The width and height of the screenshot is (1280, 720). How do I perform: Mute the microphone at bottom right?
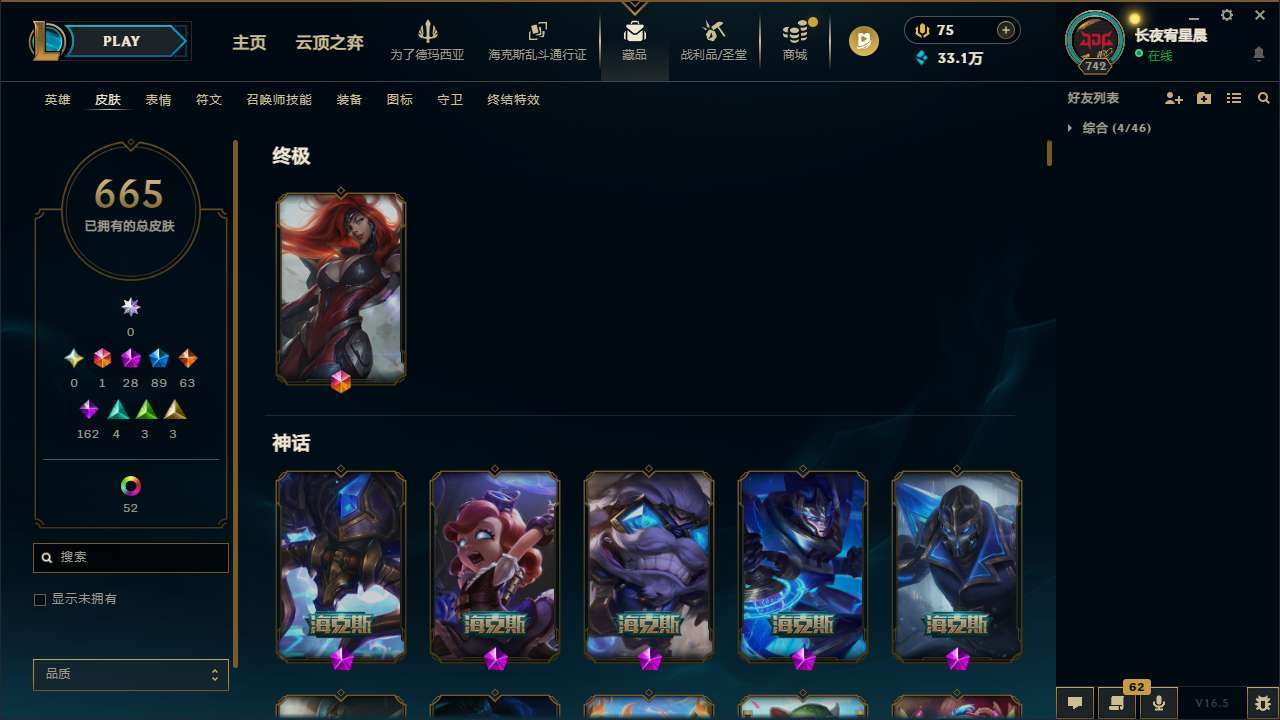tap(1158, 702)
